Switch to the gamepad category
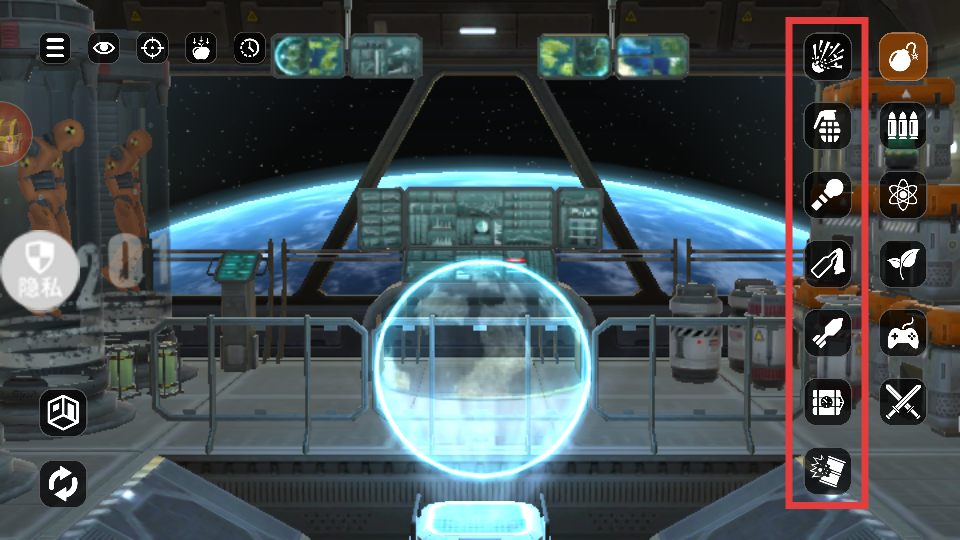Screen dimensions: 960x540 903,333
